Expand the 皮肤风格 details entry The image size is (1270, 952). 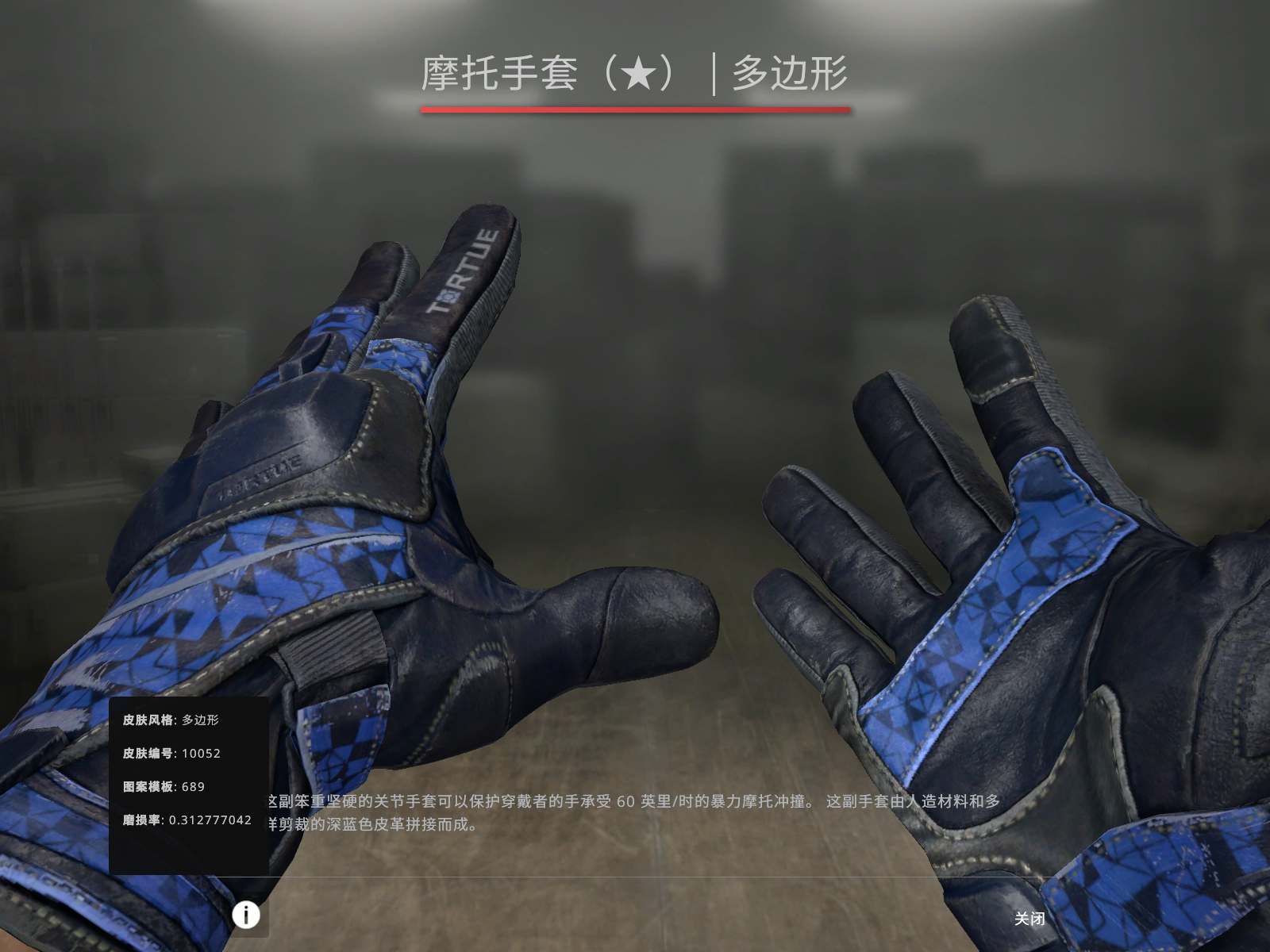(x=171, y=719)
